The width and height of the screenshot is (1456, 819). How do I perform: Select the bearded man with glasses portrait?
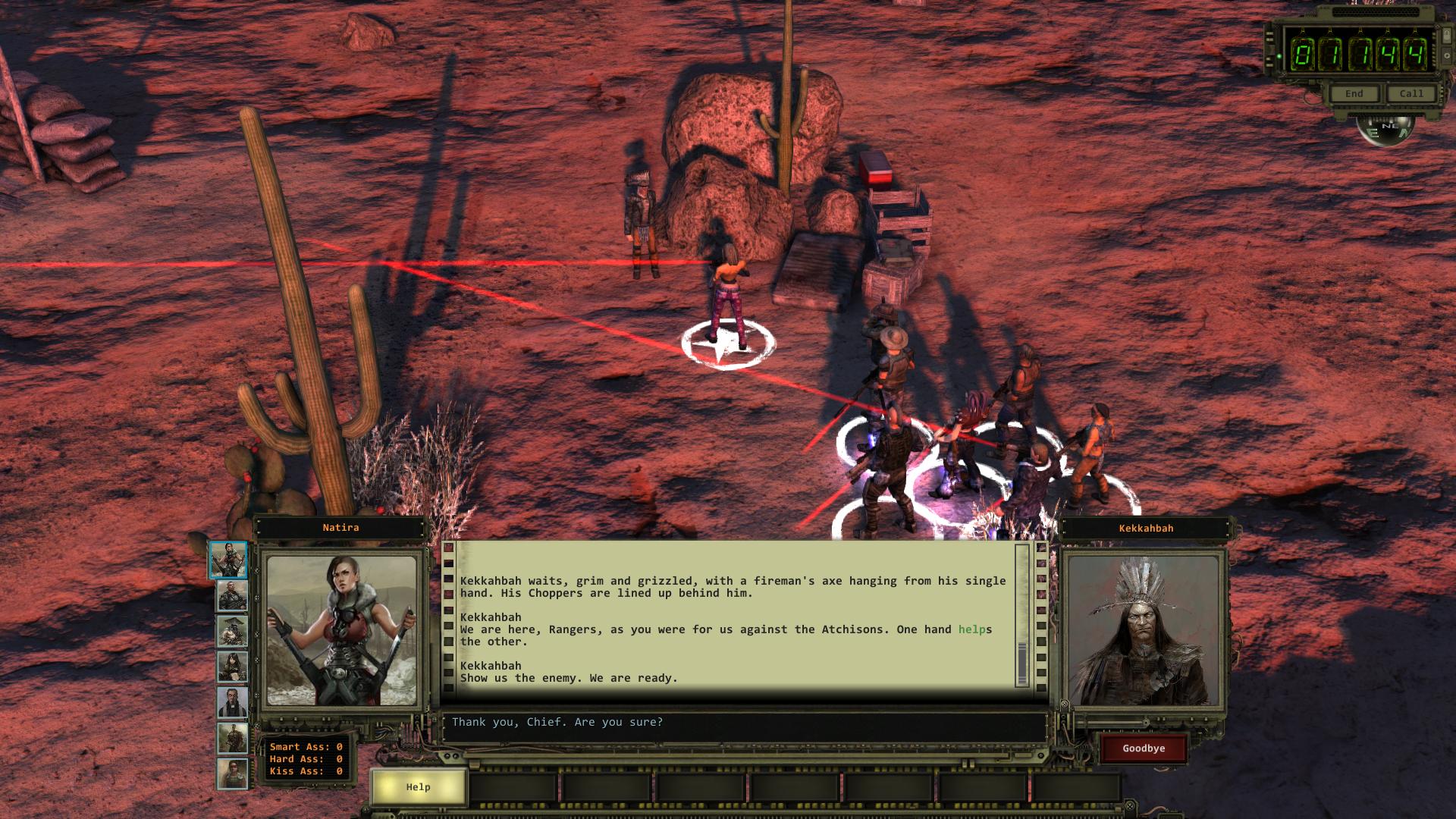click(232, 703)
